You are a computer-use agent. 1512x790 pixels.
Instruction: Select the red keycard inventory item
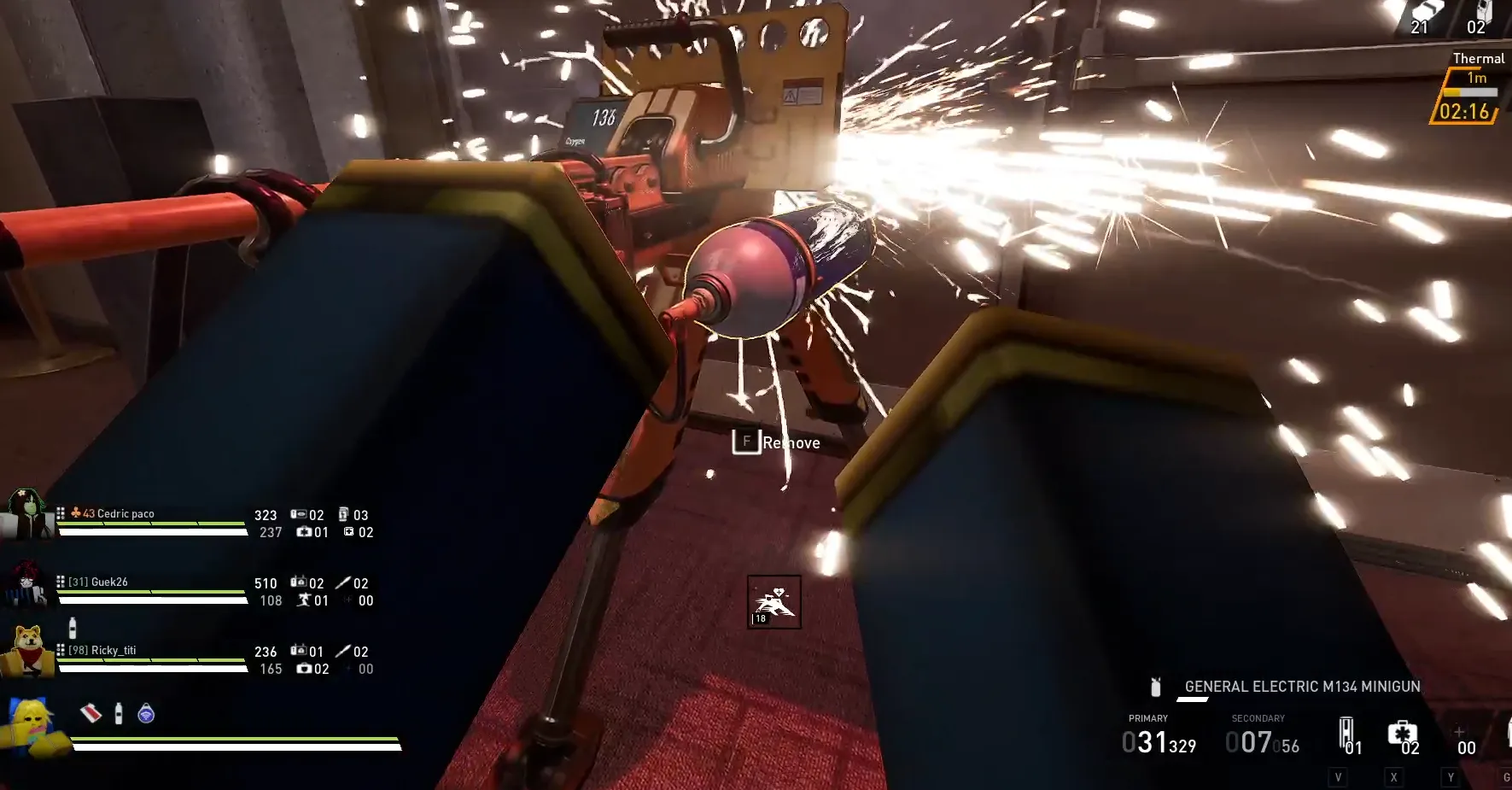(91, 713)
